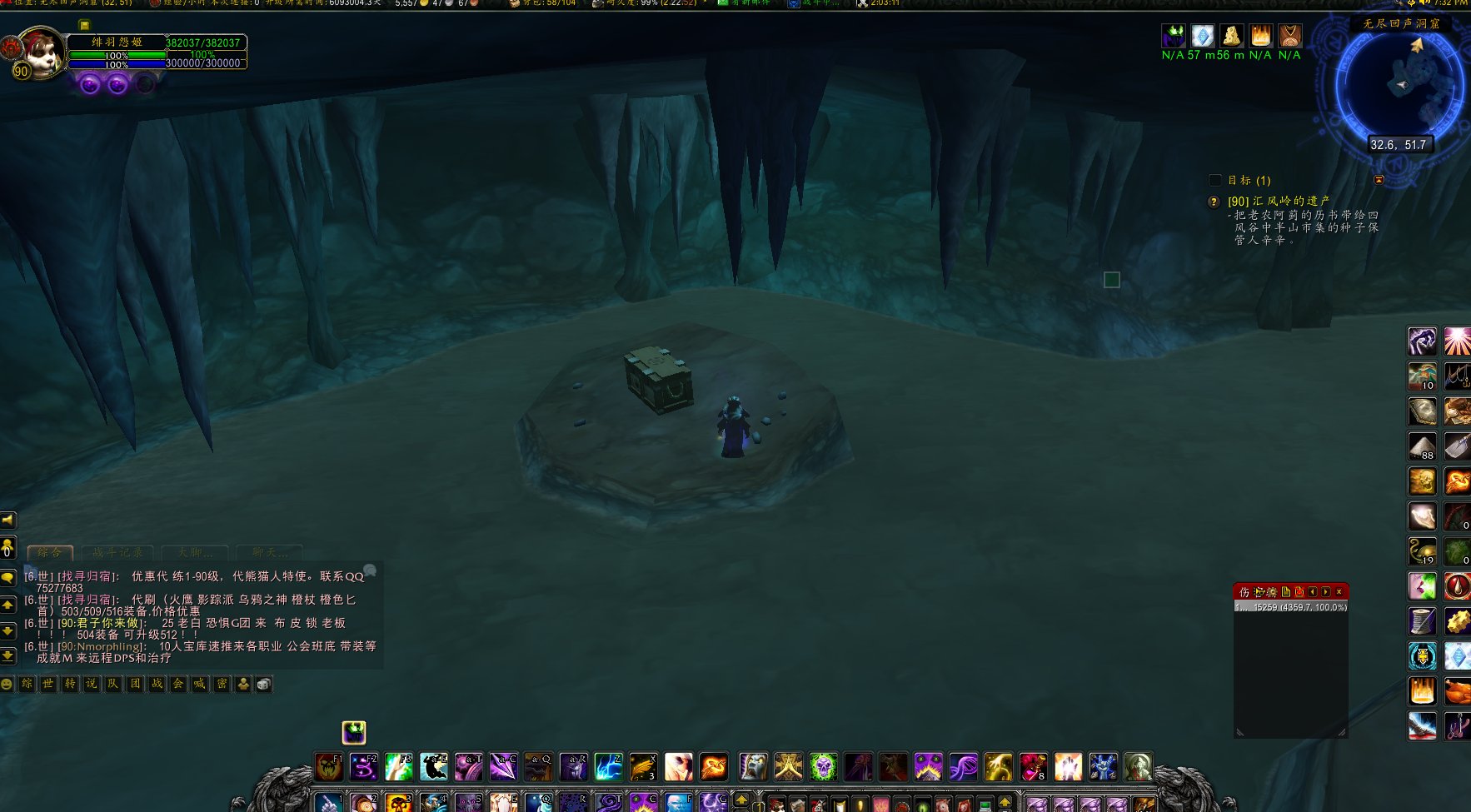Use the golden feather ability with 3 charges
This screenshot has width=1471, height=812.
643,766
